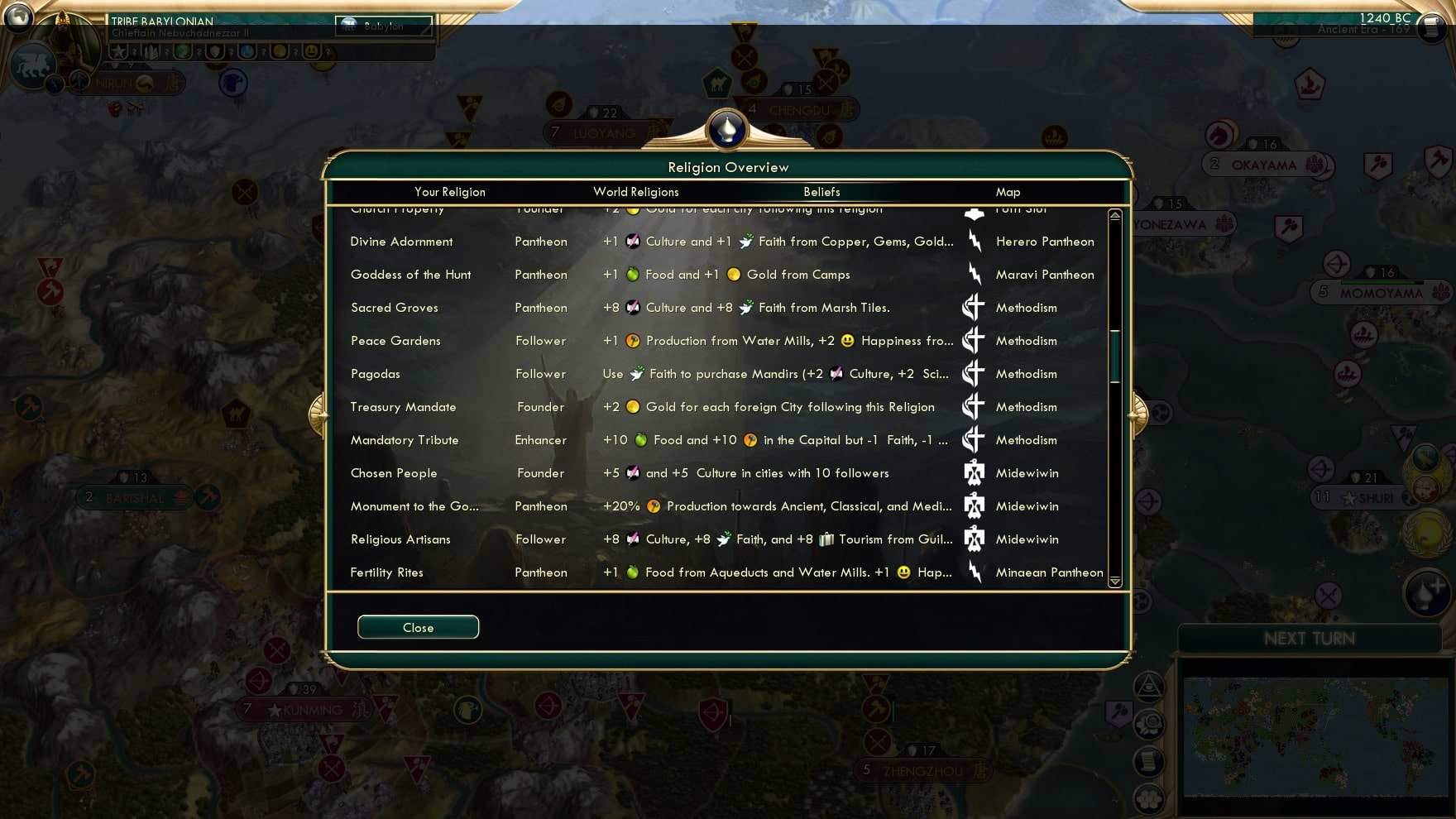Click the Methodism religion icon beside Sacred Groves
Viewport: 1456px width, 819px height.
(974, 307)
